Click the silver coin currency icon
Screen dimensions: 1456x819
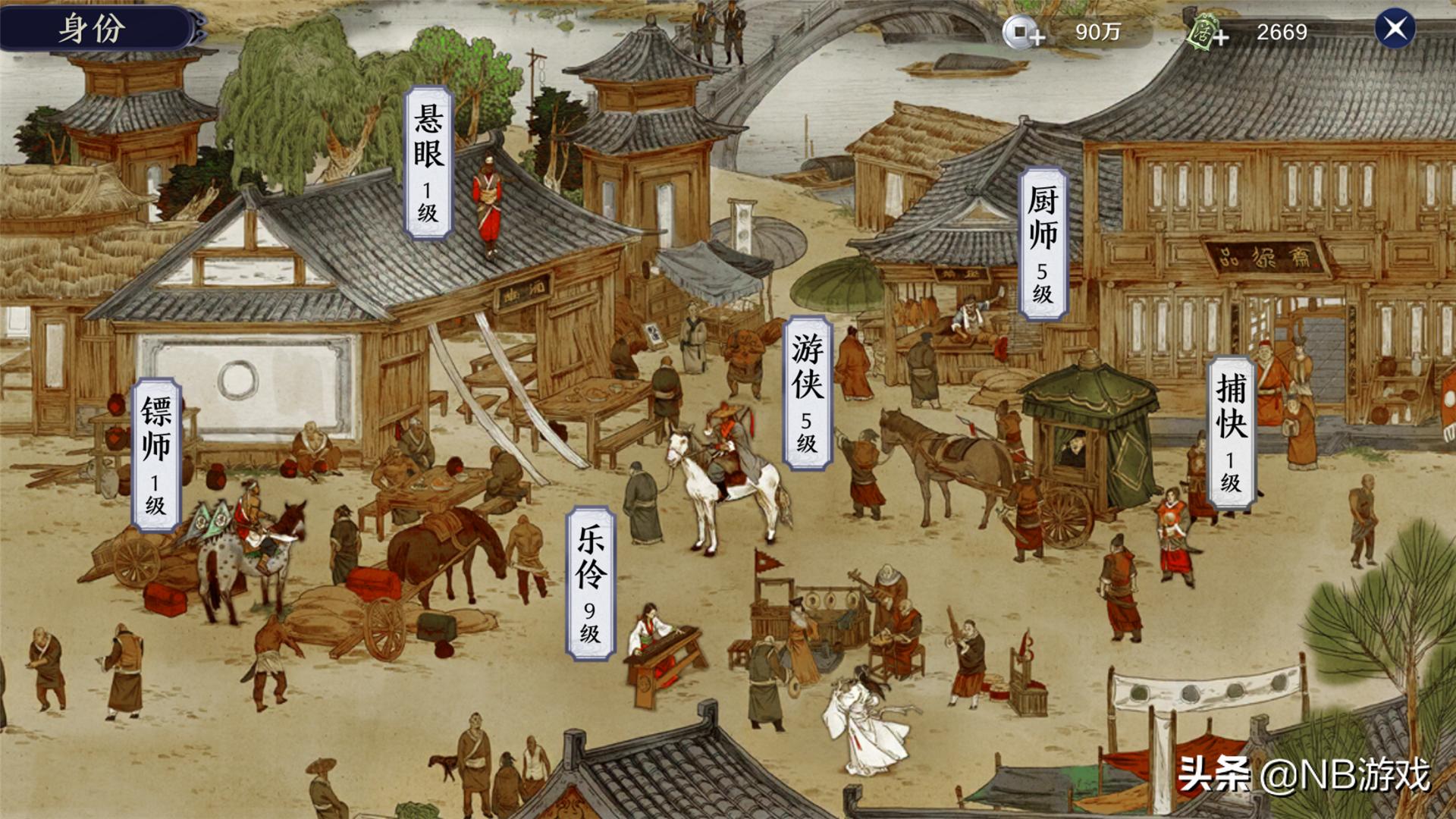pos(1021,32)
